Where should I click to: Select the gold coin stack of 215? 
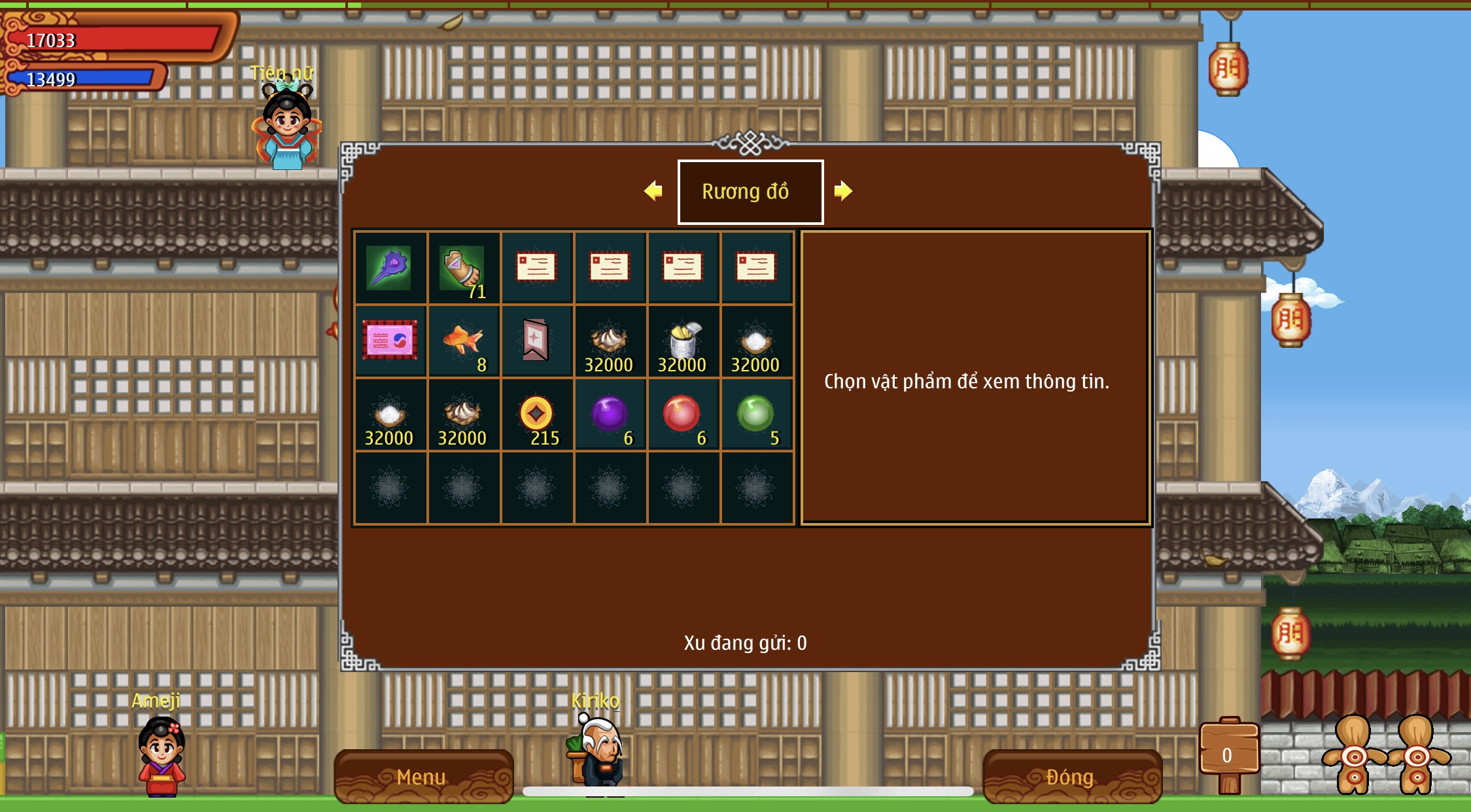536,414
